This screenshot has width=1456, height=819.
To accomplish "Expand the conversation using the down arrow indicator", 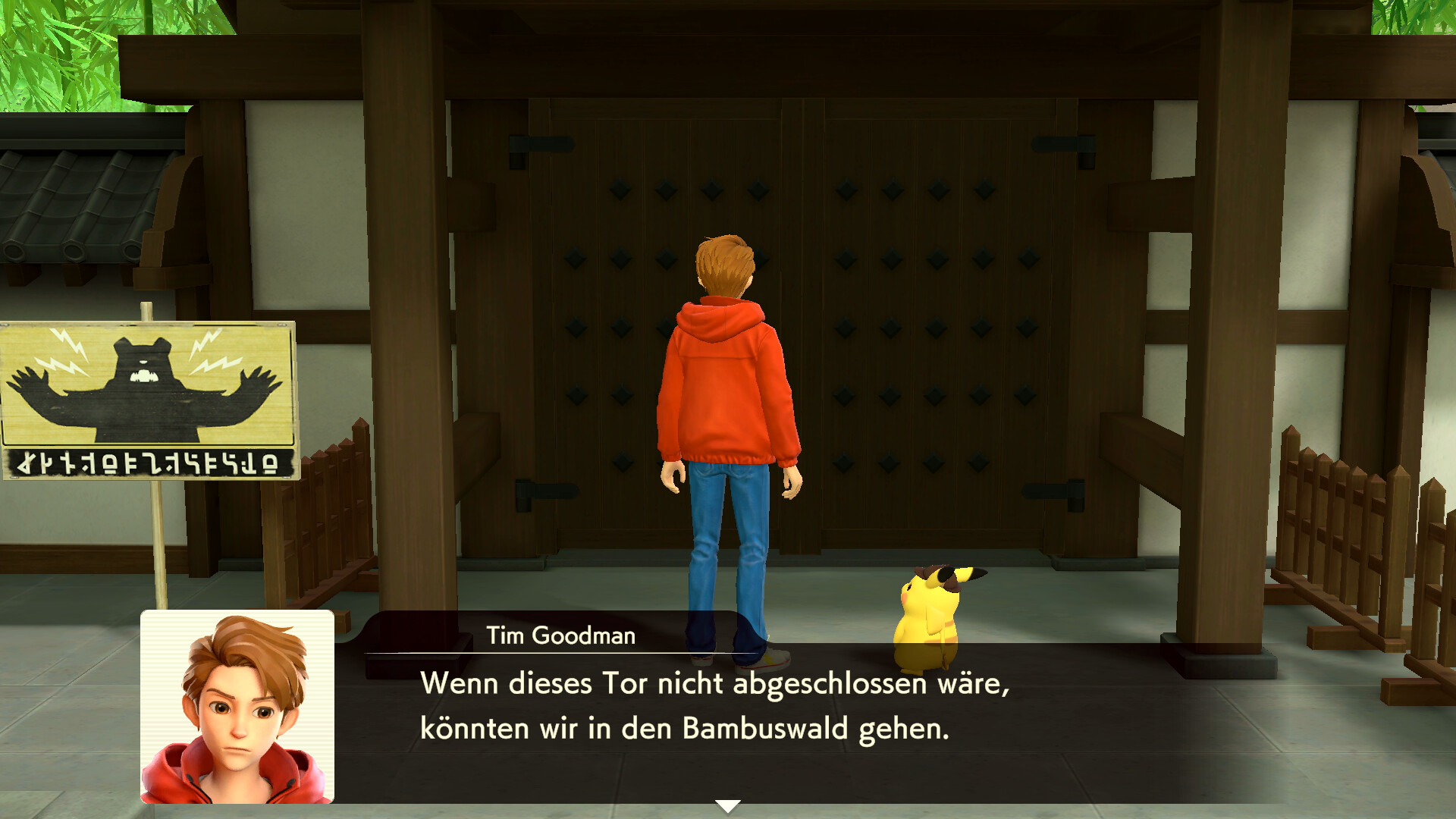I will [728, 807].
